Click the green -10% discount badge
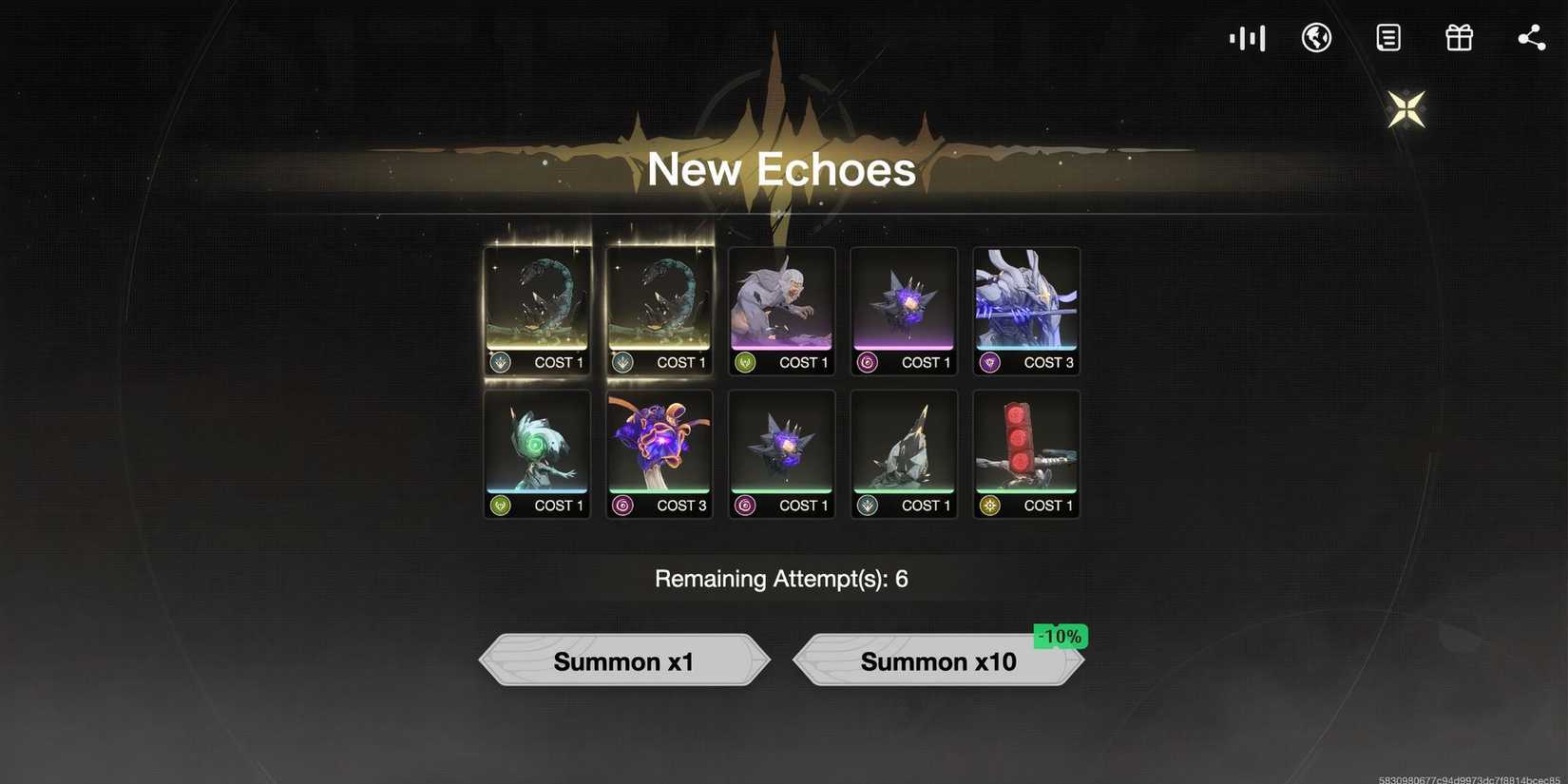The width and height of the screenshot is (1568, 784). (1059, 636)
